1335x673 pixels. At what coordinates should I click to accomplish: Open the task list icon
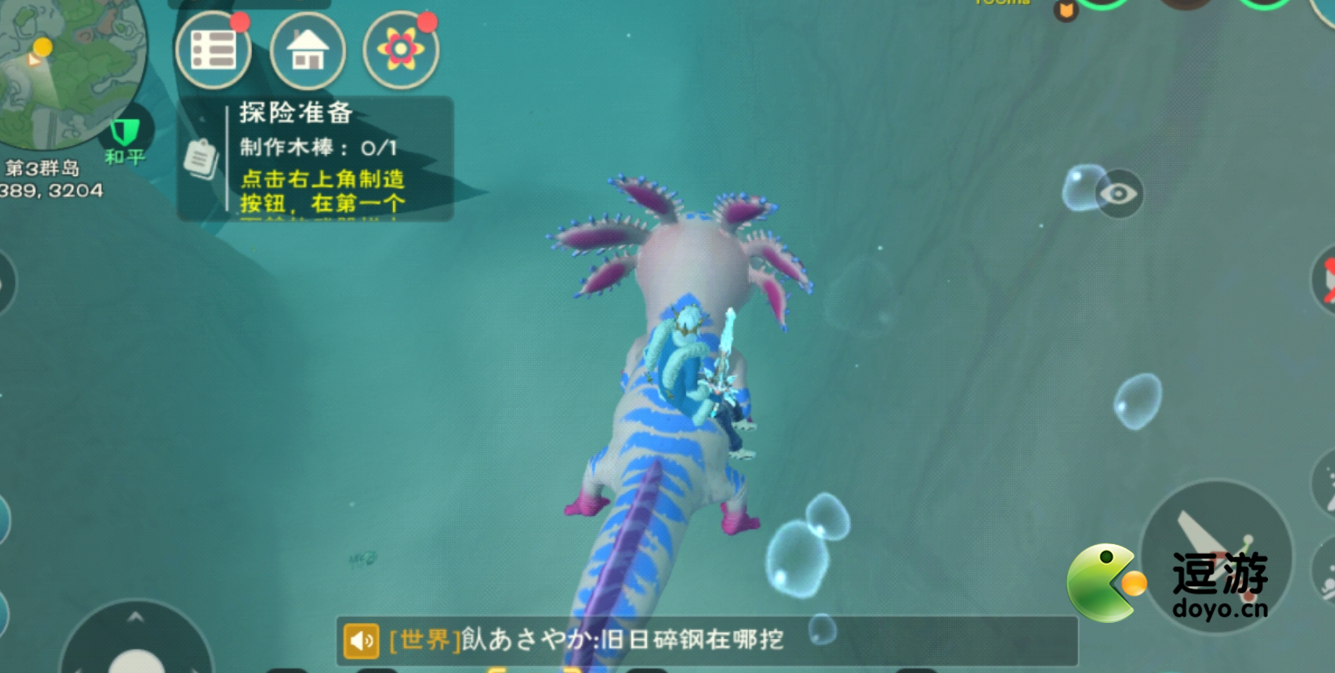pyautogui.click(x=213, y=51)
